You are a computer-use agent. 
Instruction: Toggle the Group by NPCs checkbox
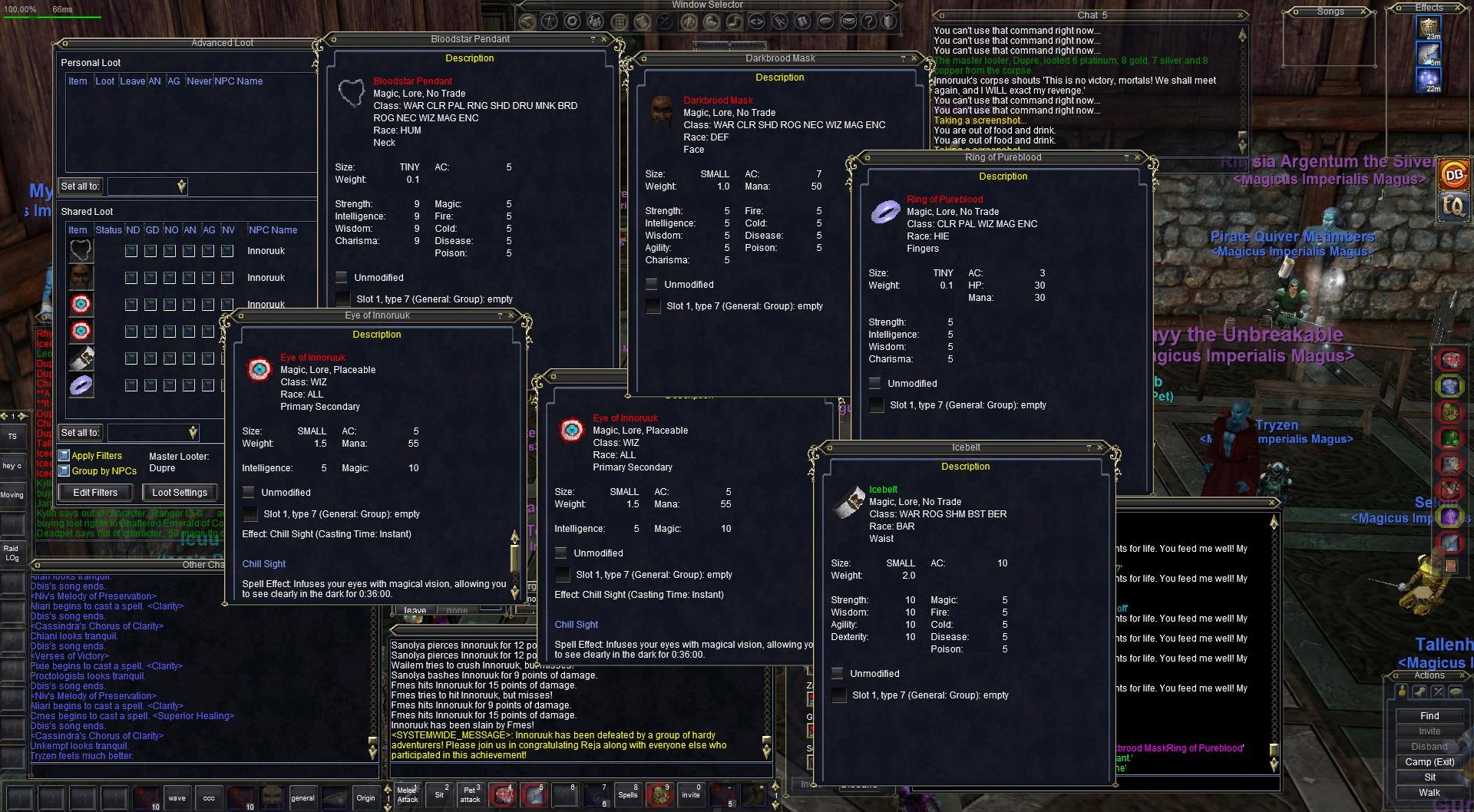point(64,471)
